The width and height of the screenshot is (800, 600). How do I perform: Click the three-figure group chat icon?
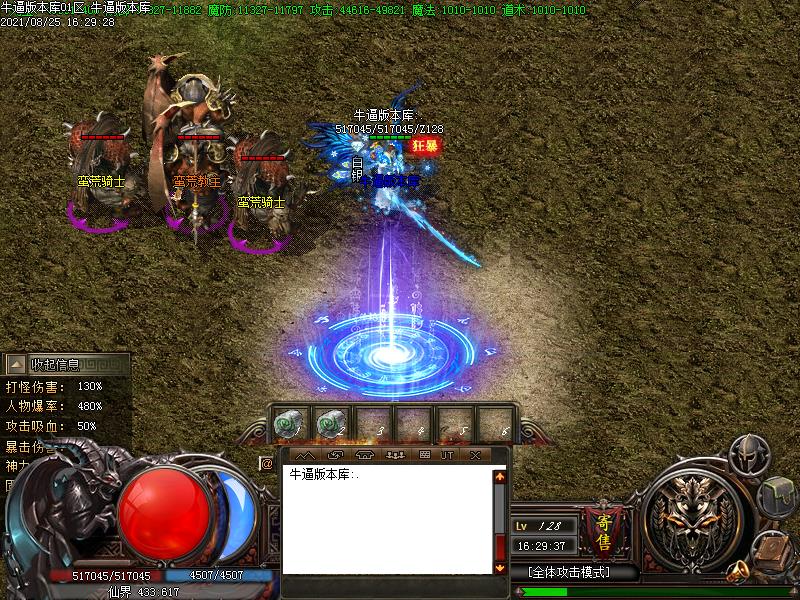[x=394, y=455]
